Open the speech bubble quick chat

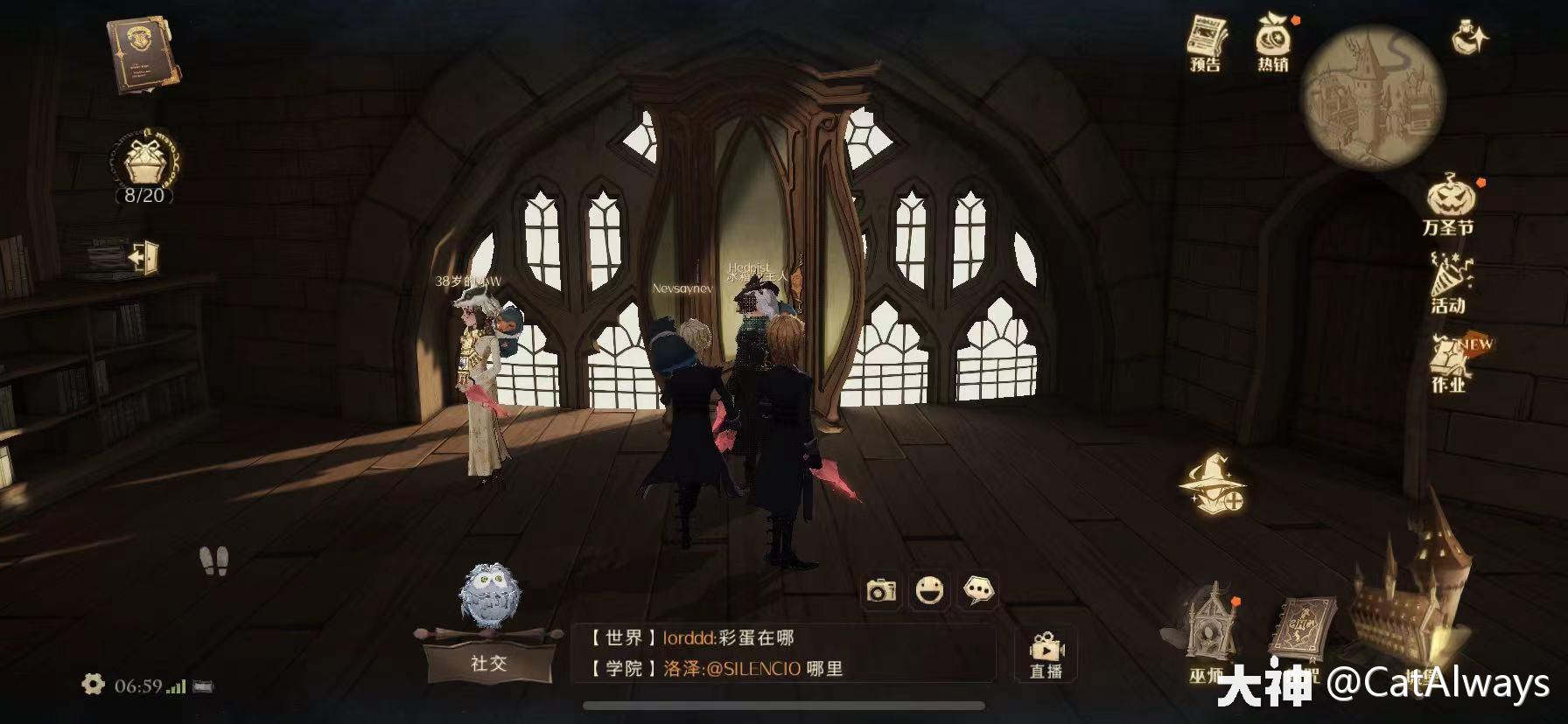pyautogui.click(x=978, y=591)
